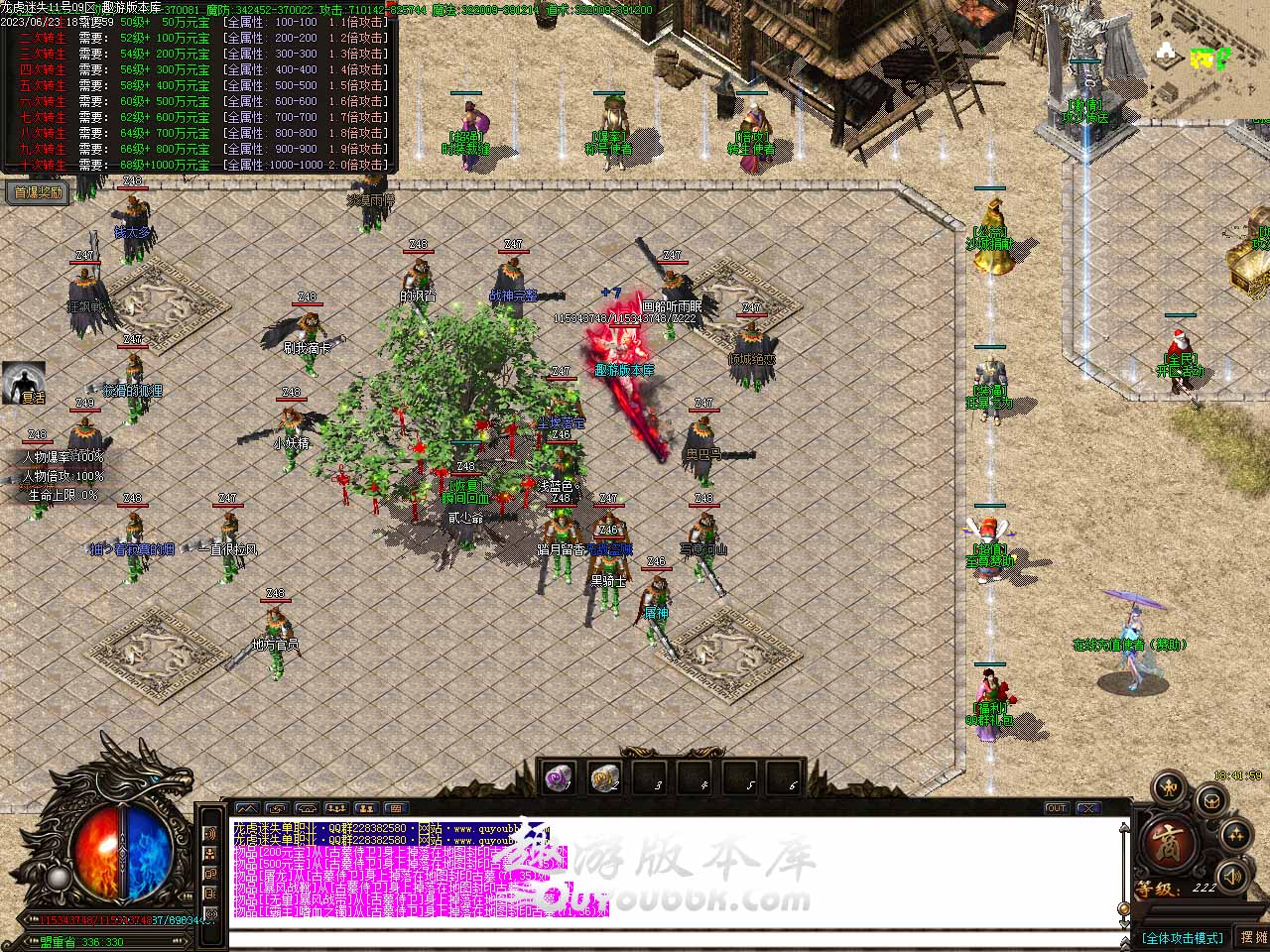Viewport: 1270px width, 952px height.
Task: Open the 摆摊 stall button
Action: pos(1252,936)
